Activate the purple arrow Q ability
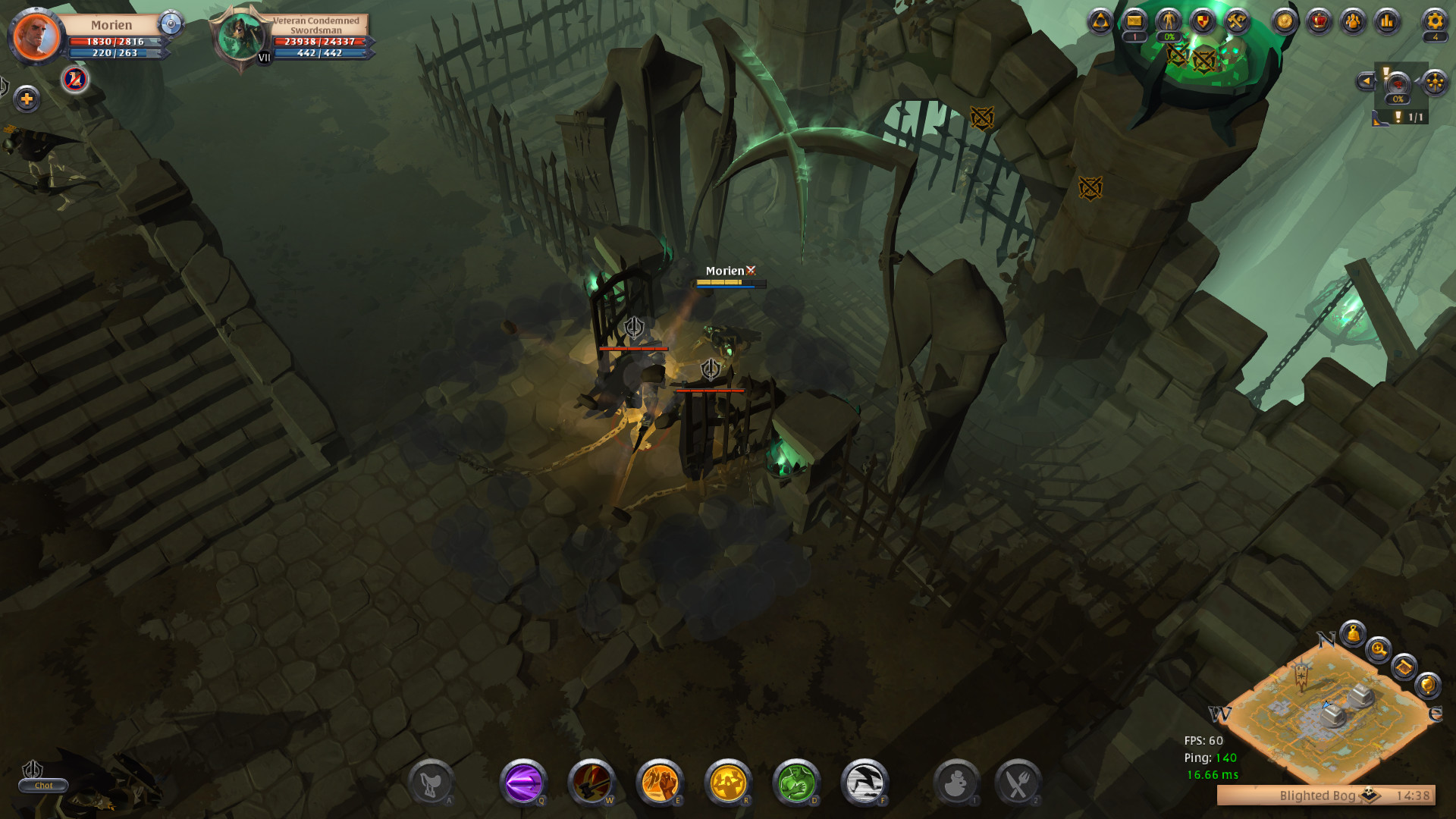The image size is (1456, 819). pos(523,782)
